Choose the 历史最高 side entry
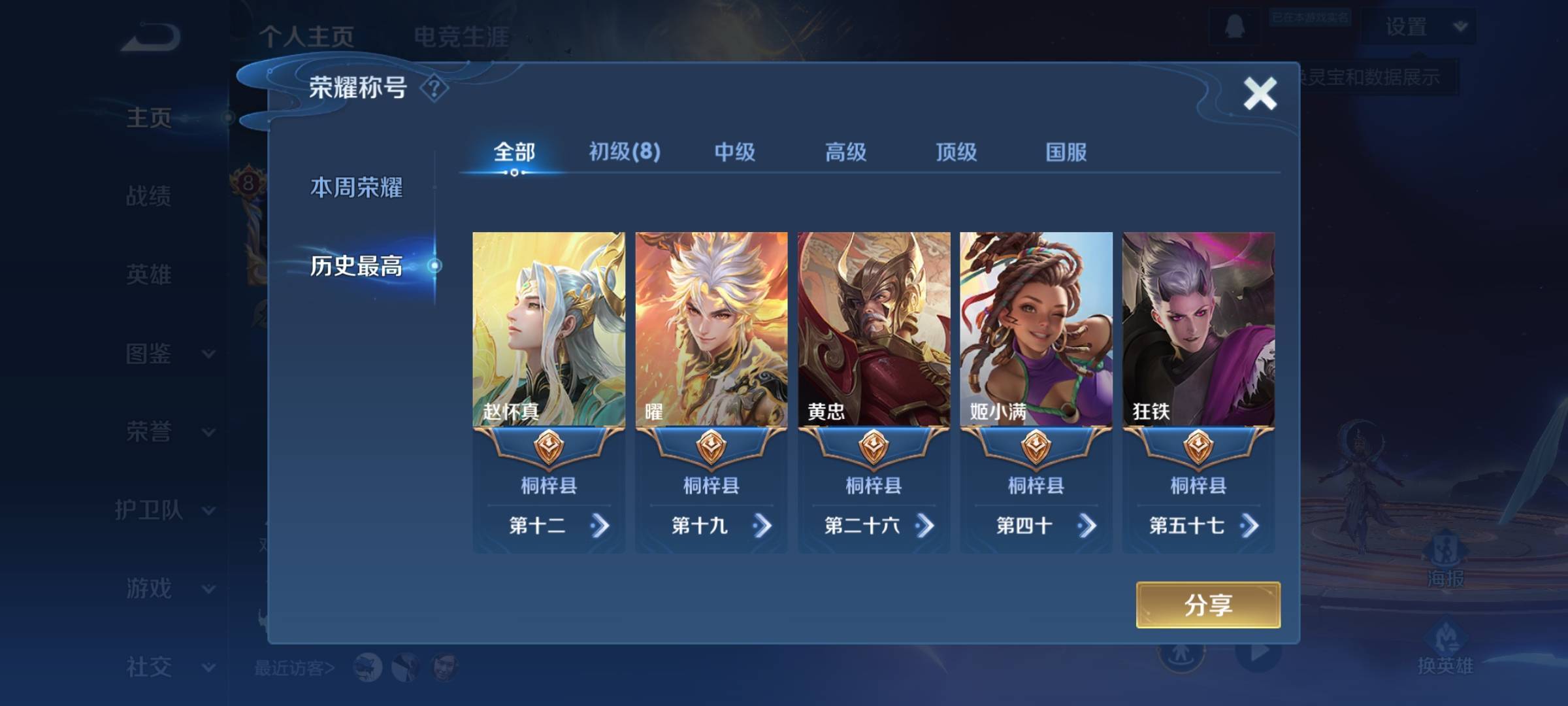The height and width of the screenshot is (706, 1568). (356, 265)
